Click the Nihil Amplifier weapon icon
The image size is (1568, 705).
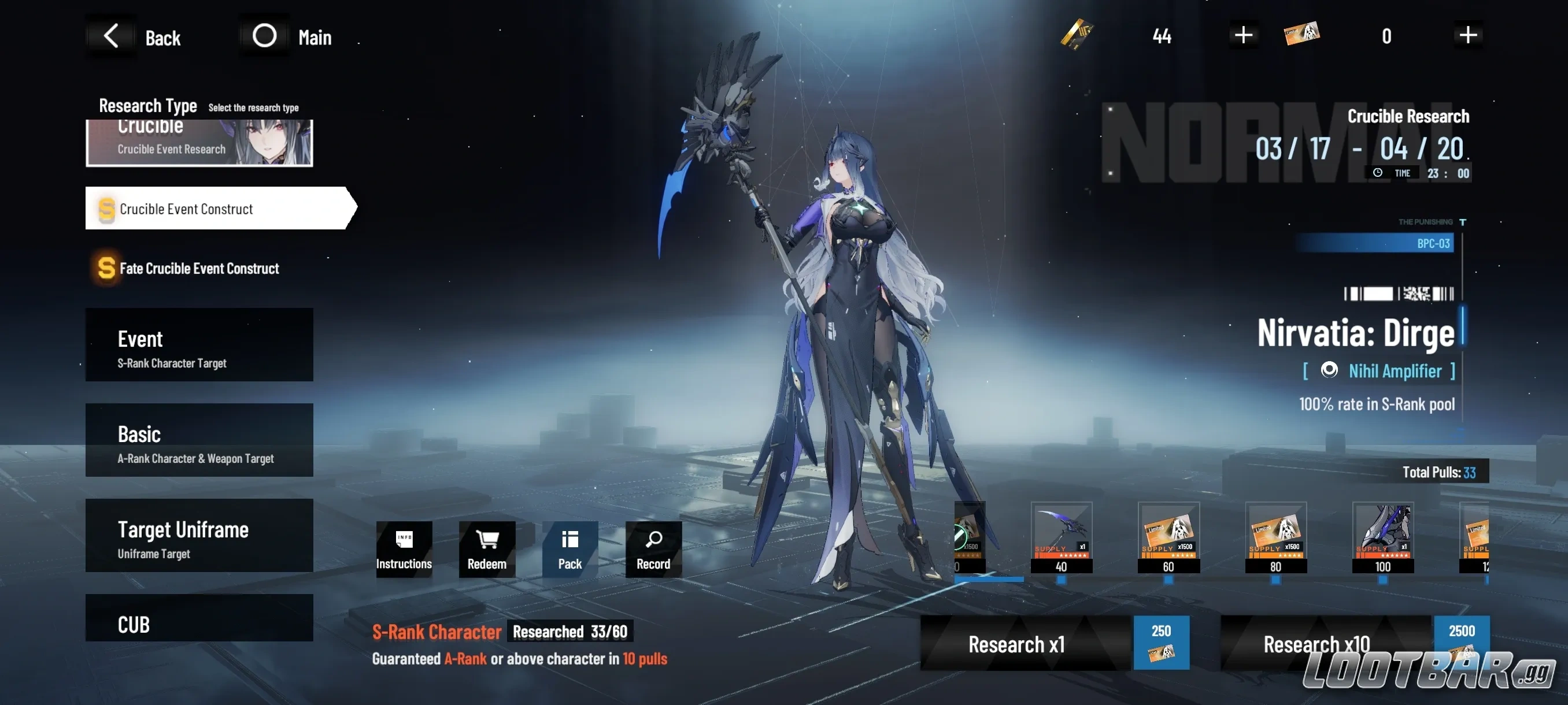[1329, 371]
